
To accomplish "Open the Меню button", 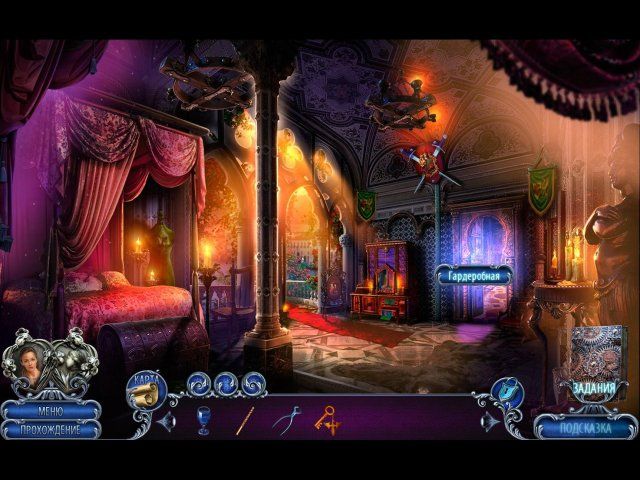I will [x=50, y=410].
